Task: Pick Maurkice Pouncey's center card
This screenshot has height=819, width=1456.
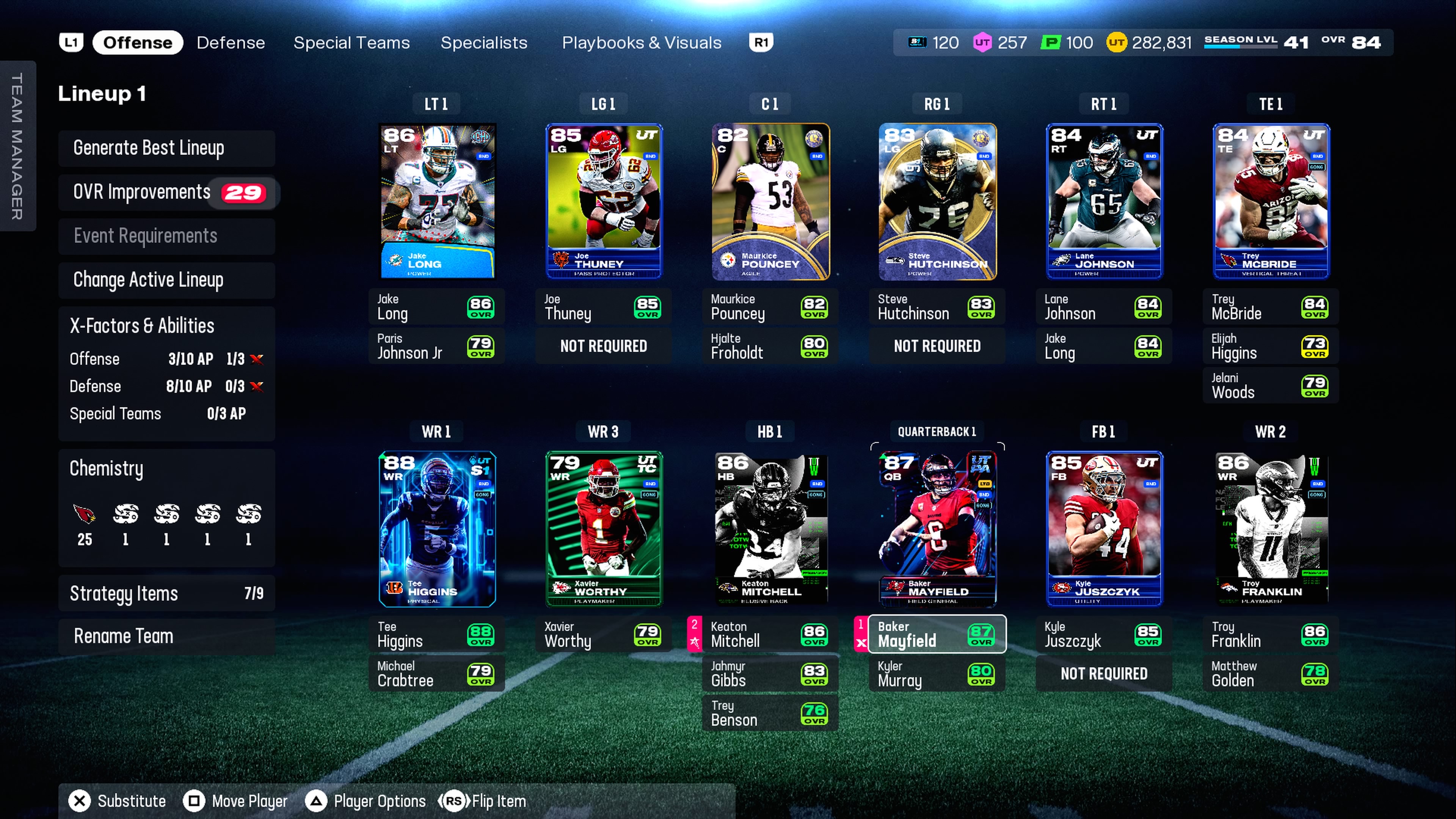Action: [x=770, y=201]
